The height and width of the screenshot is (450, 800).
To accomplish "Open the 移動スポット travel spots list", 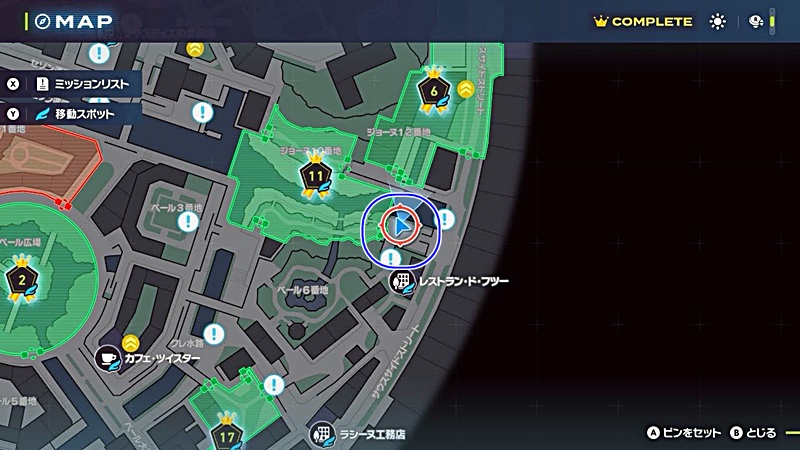I will (x=74, y=114).
